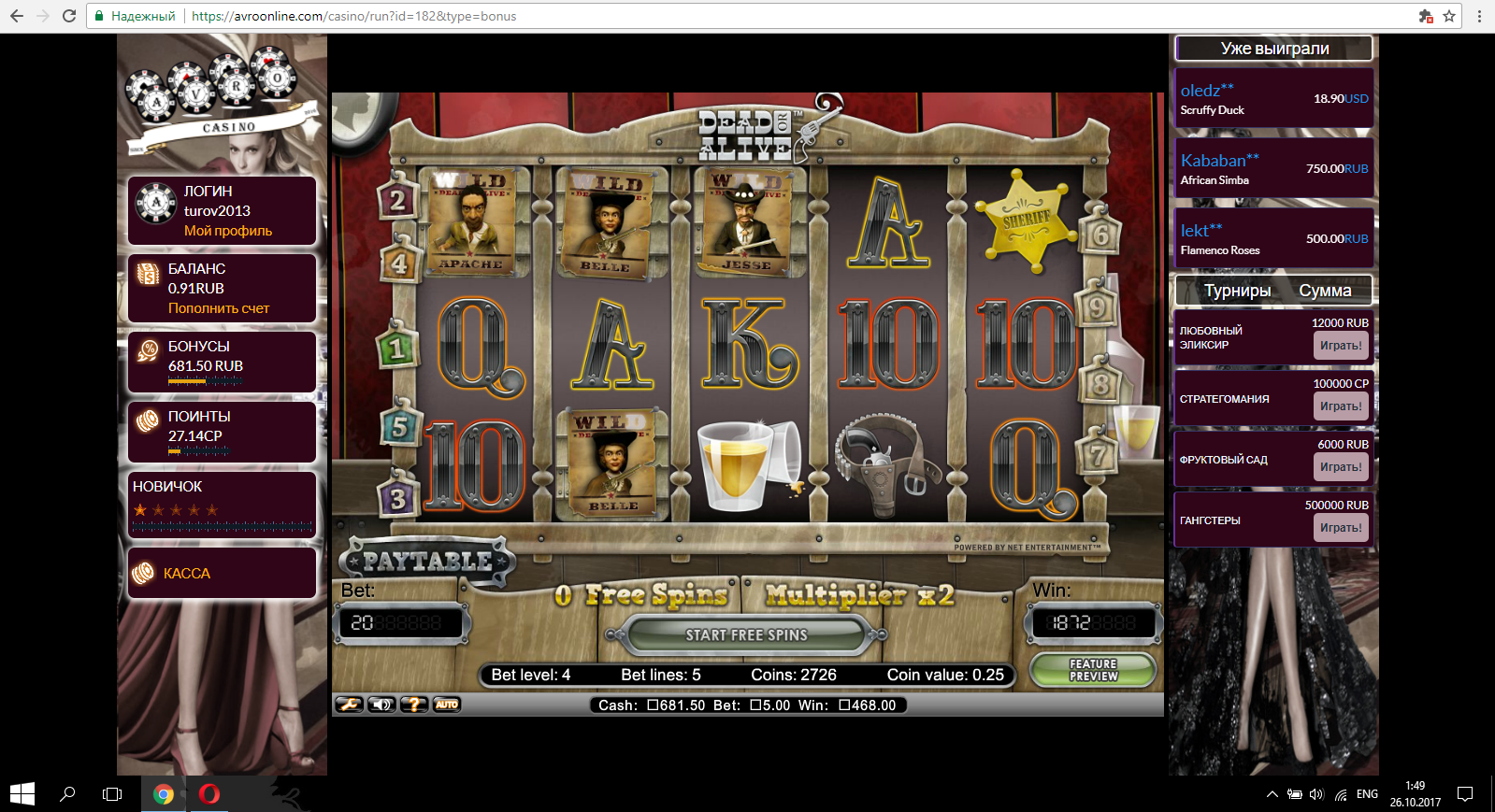
Task: Play the 'Любовный эликсир' tournament
Action: pos(1341,346)
